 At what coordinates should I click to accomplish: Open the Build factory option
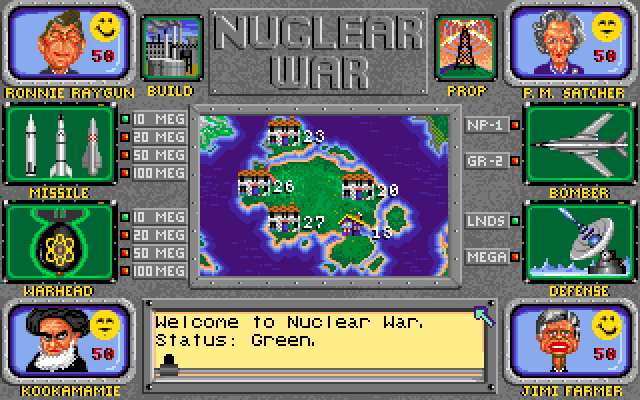click(169, 48)
